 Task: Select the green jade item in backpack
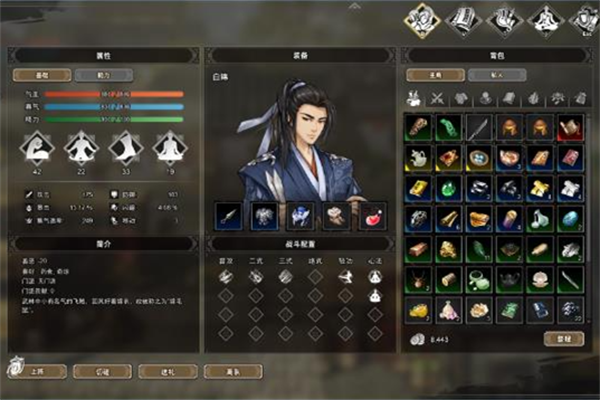tap(451, 127)
